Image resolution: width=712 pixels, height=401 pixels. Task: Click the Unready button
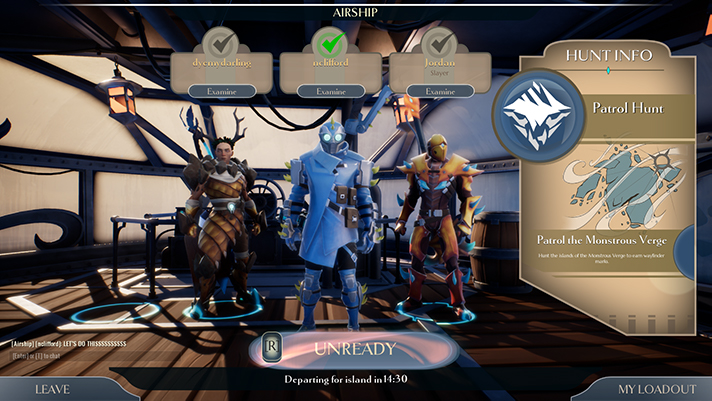point(355,349)
